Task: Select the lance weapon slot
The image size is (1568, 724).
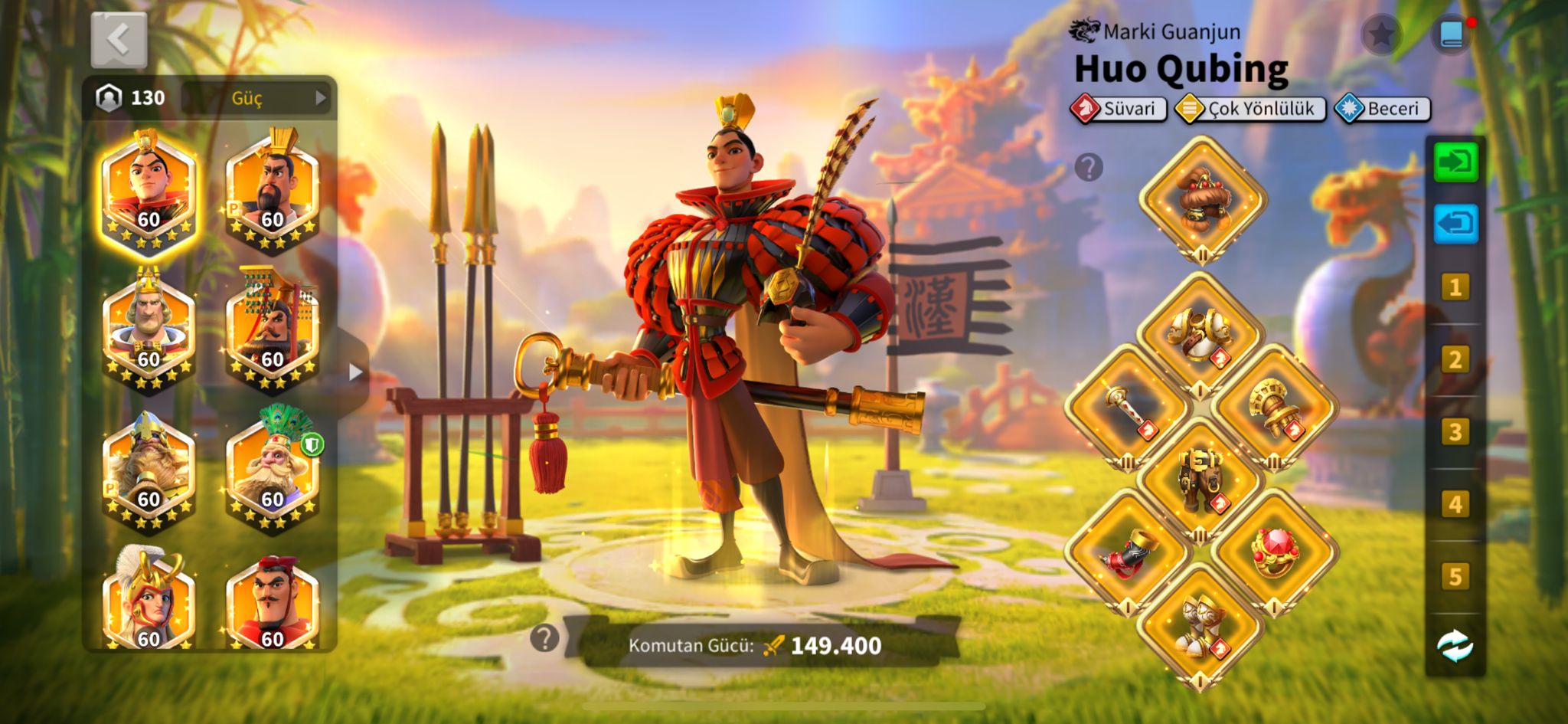Action: 1126,408
